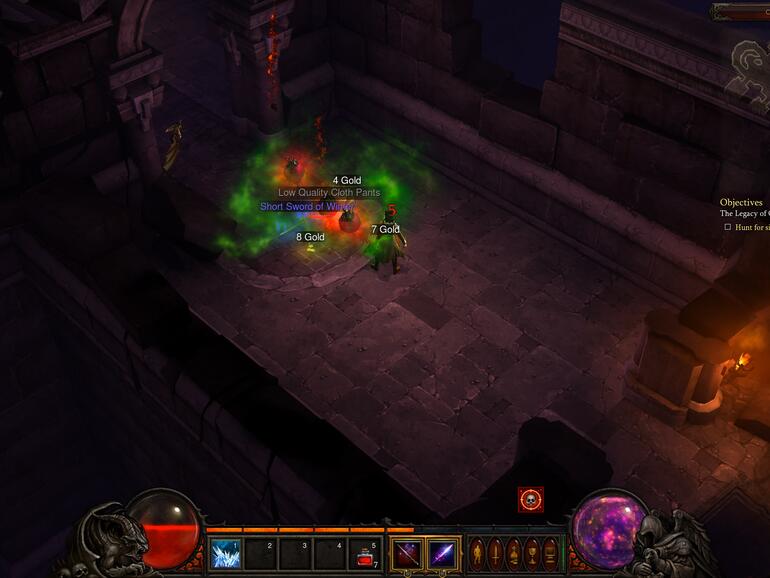Use the red health potion in slot 5
Image resolution: width=770 pixels, height=578 pixels.
[x=365, y=554]
